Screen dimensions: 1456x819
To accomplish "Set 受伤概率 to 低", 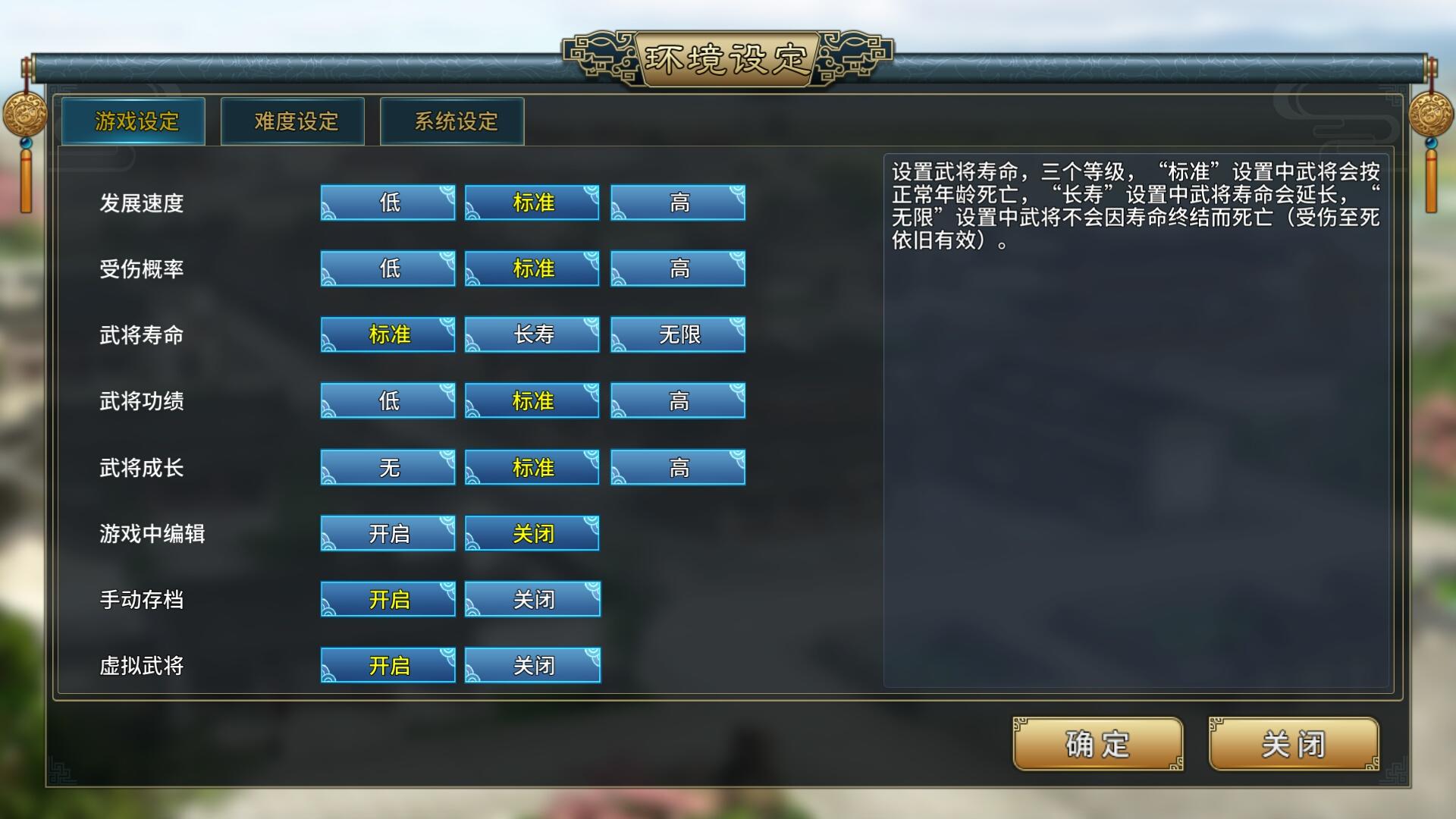I will (387, 268).
